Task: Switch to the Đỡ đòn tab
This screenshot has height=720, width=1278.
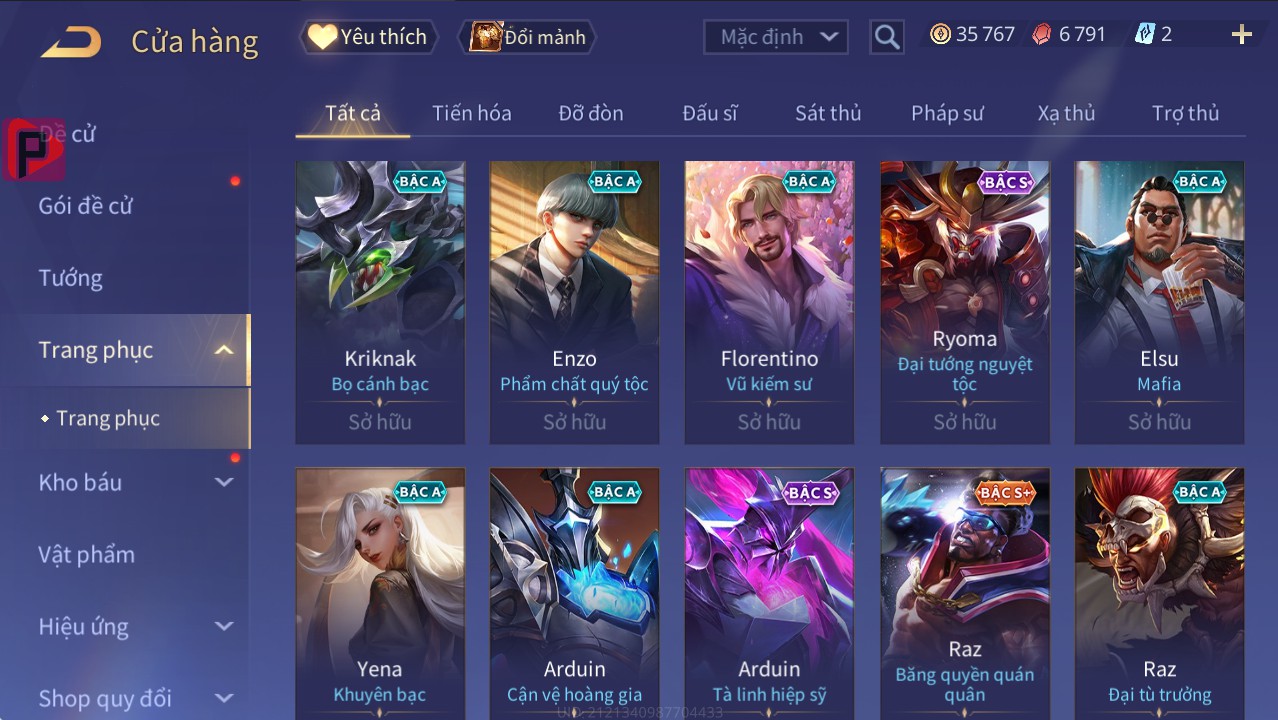Action: 590,113
